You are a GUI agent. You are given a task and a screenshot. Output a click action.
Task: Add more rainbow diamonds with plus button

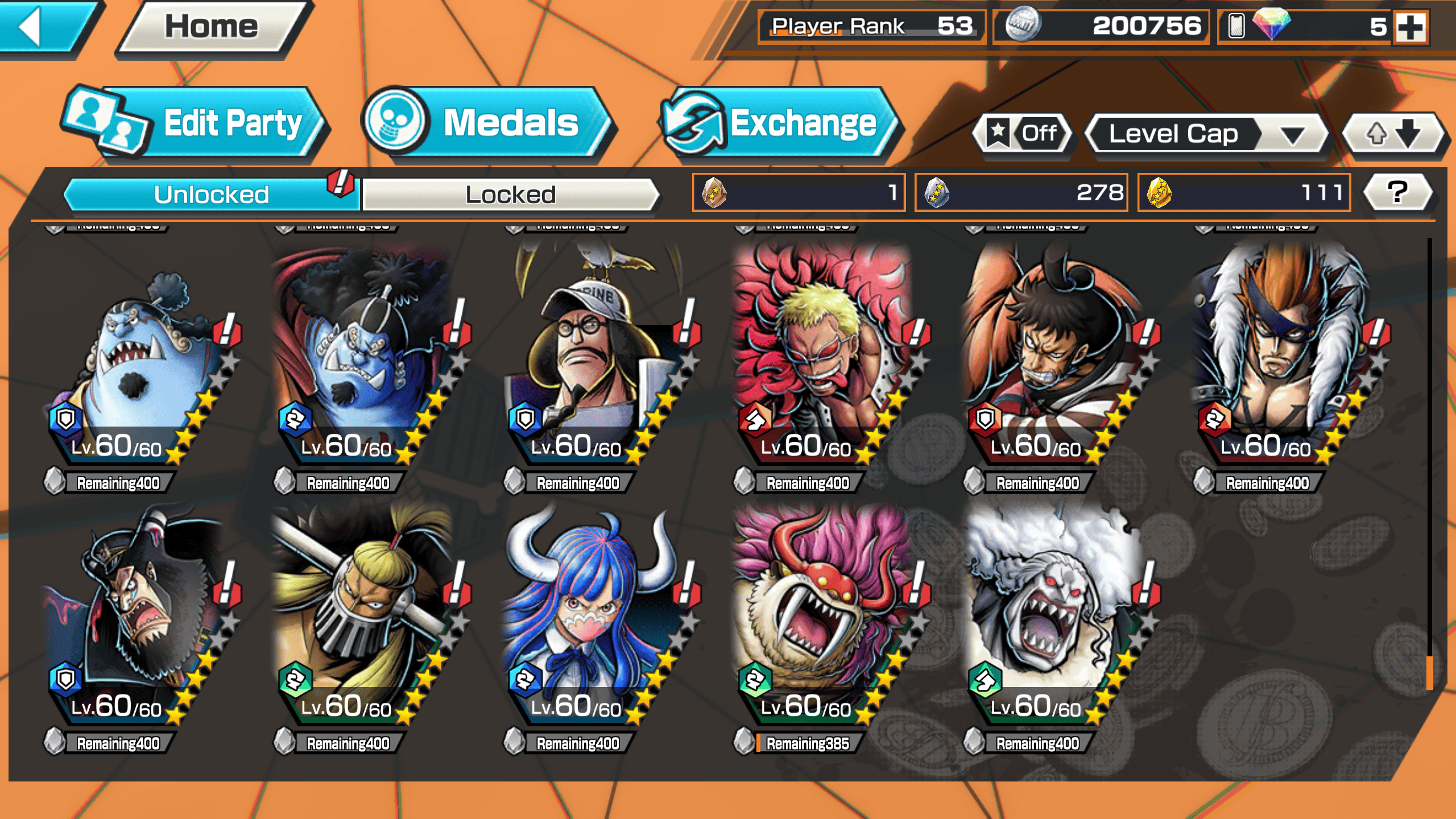1411,27
